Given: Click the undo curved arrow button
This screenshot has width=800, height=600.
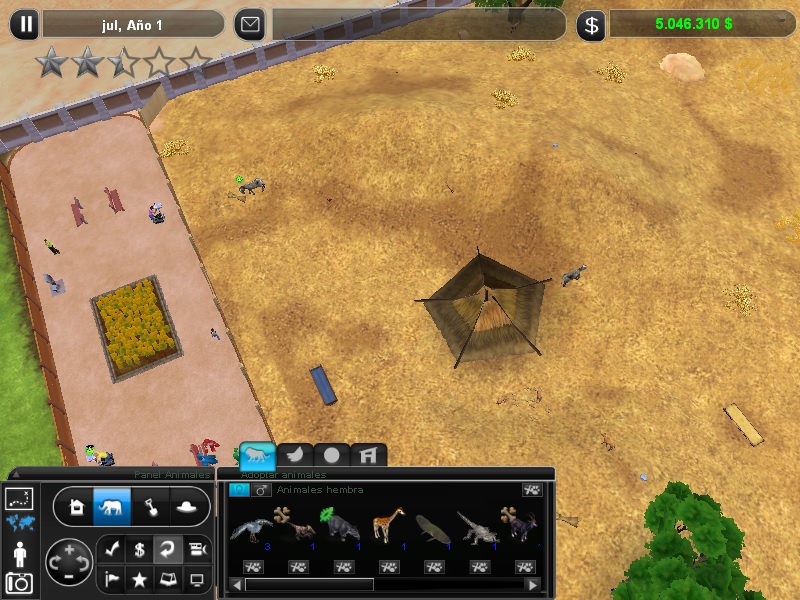Looking at the screenshot, I should pyautogui.click(x=169, y=548).
